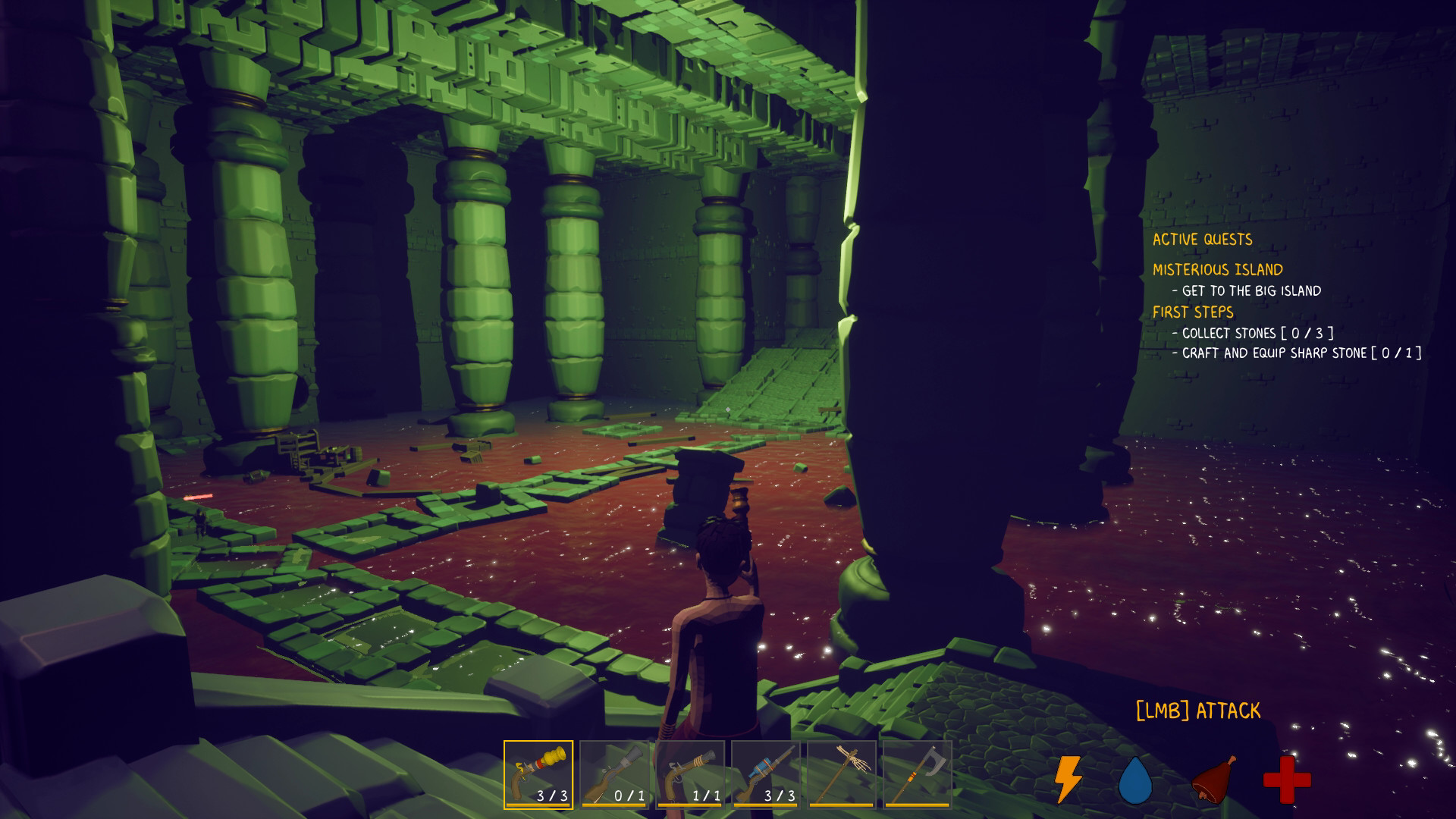Click the FIRST STEPS quest heading
This screenshot has width=1456, height=819.
pyautogui.click(x=1194, y=311)
